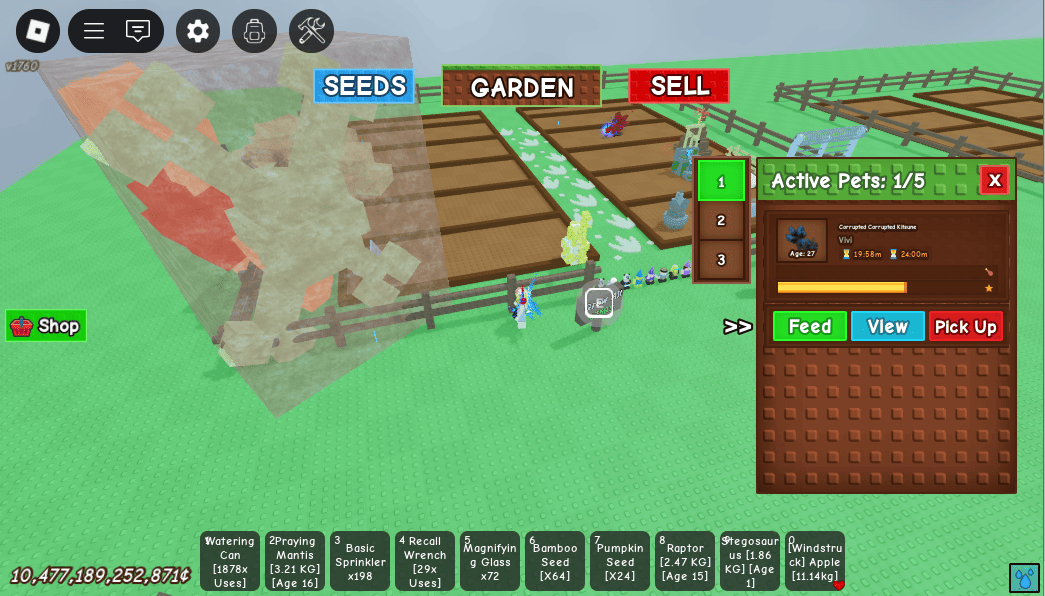
Task: Open the Shop button
Action: [46, 326]
